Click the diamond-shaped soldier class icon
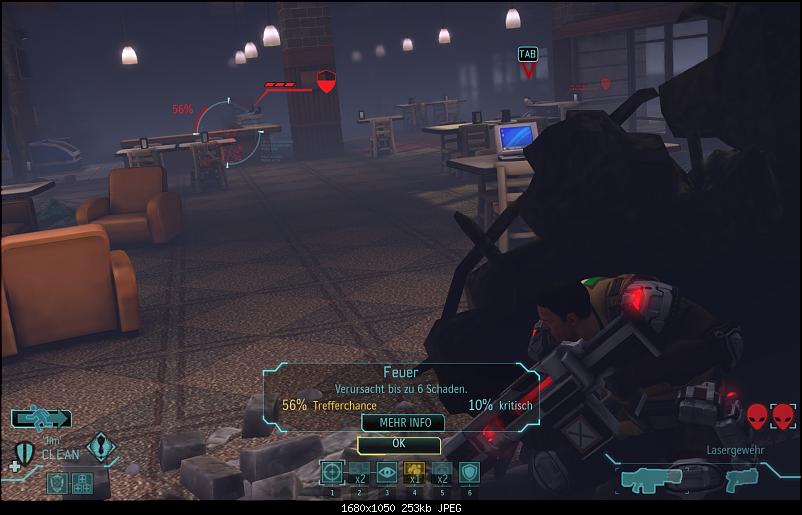 100,446
